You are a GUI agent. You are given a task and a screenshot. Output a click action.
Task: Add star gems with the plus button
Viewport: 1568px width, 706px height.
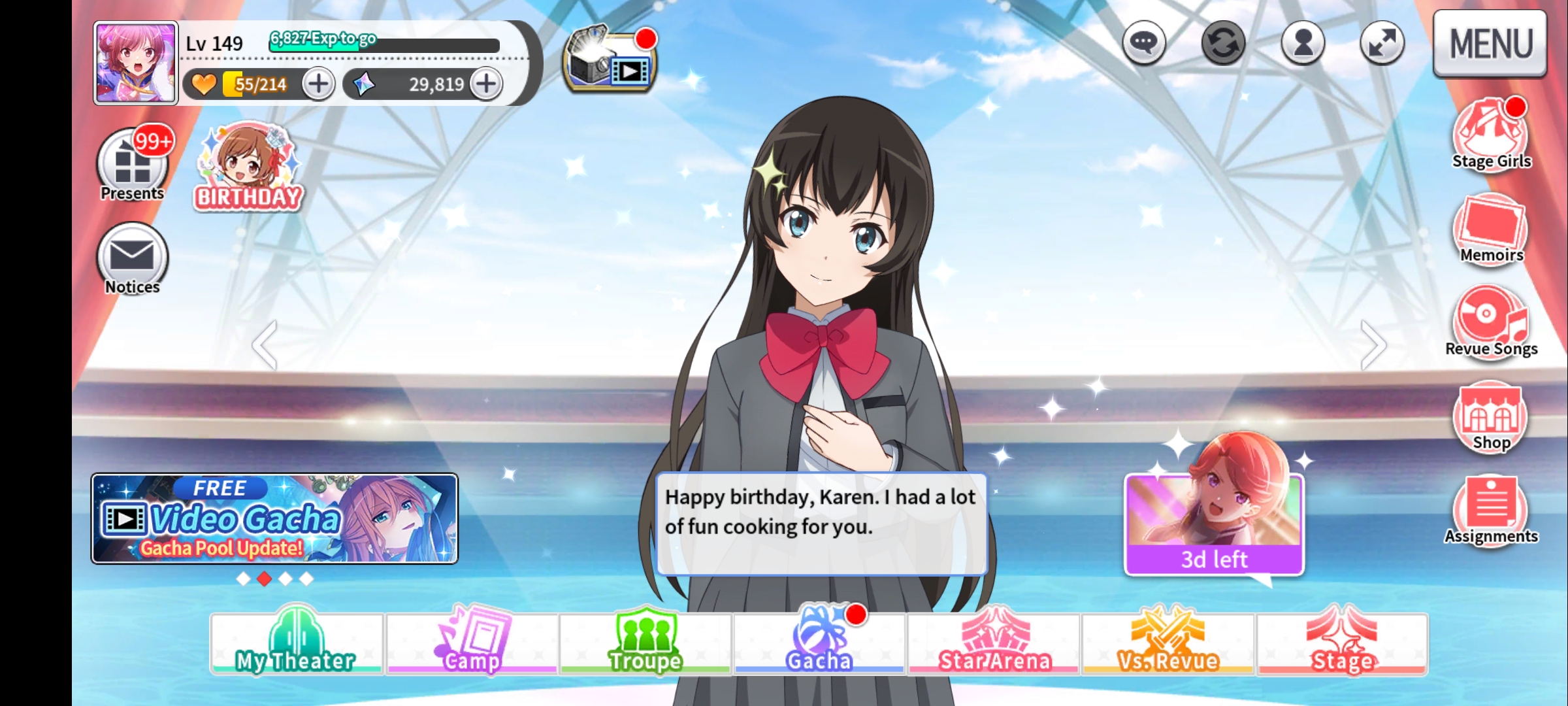tap(486, 84)
